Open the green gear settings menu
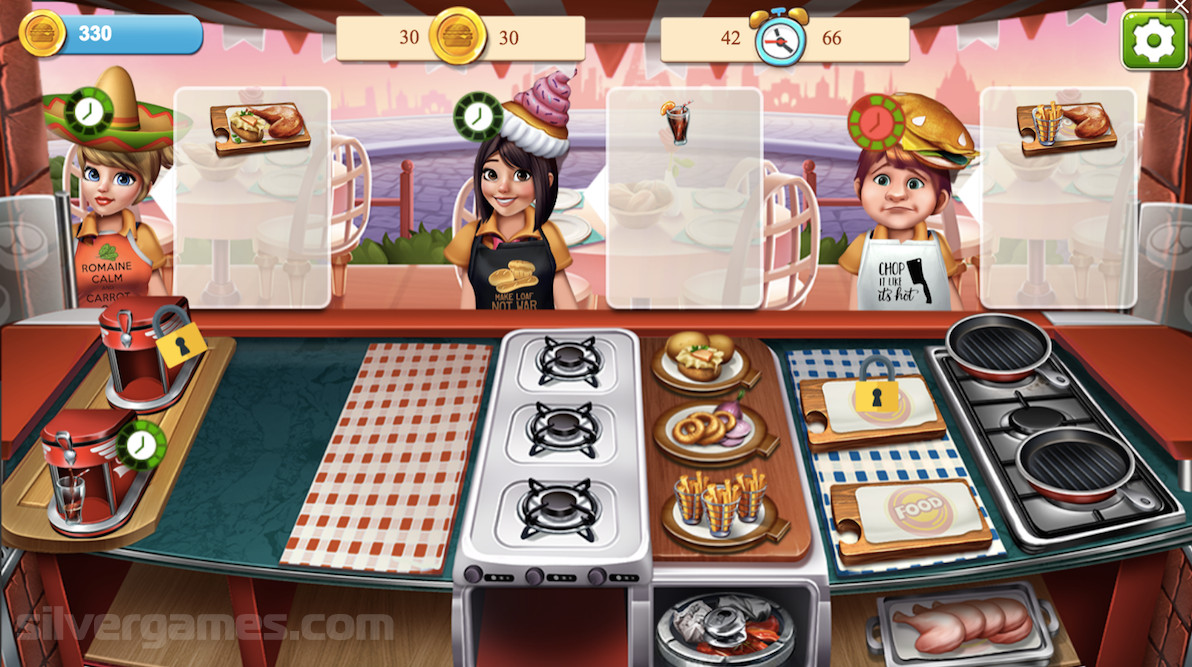Image resolution: width=1192 pixels, height=667 pixels. coord(1153,39)
